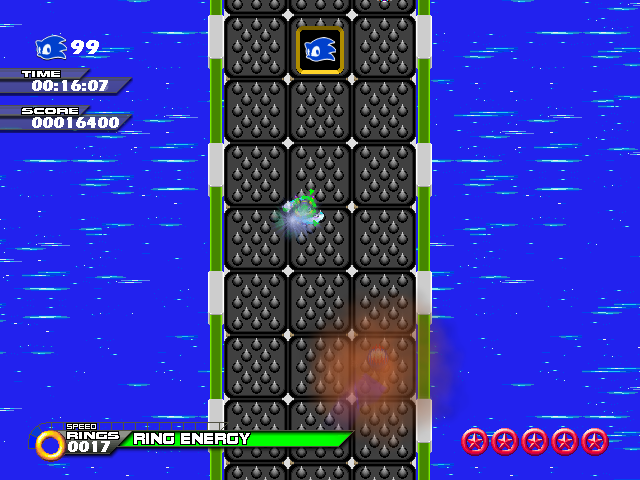Click the Sonic head lives icon

(x=51, y=47)
